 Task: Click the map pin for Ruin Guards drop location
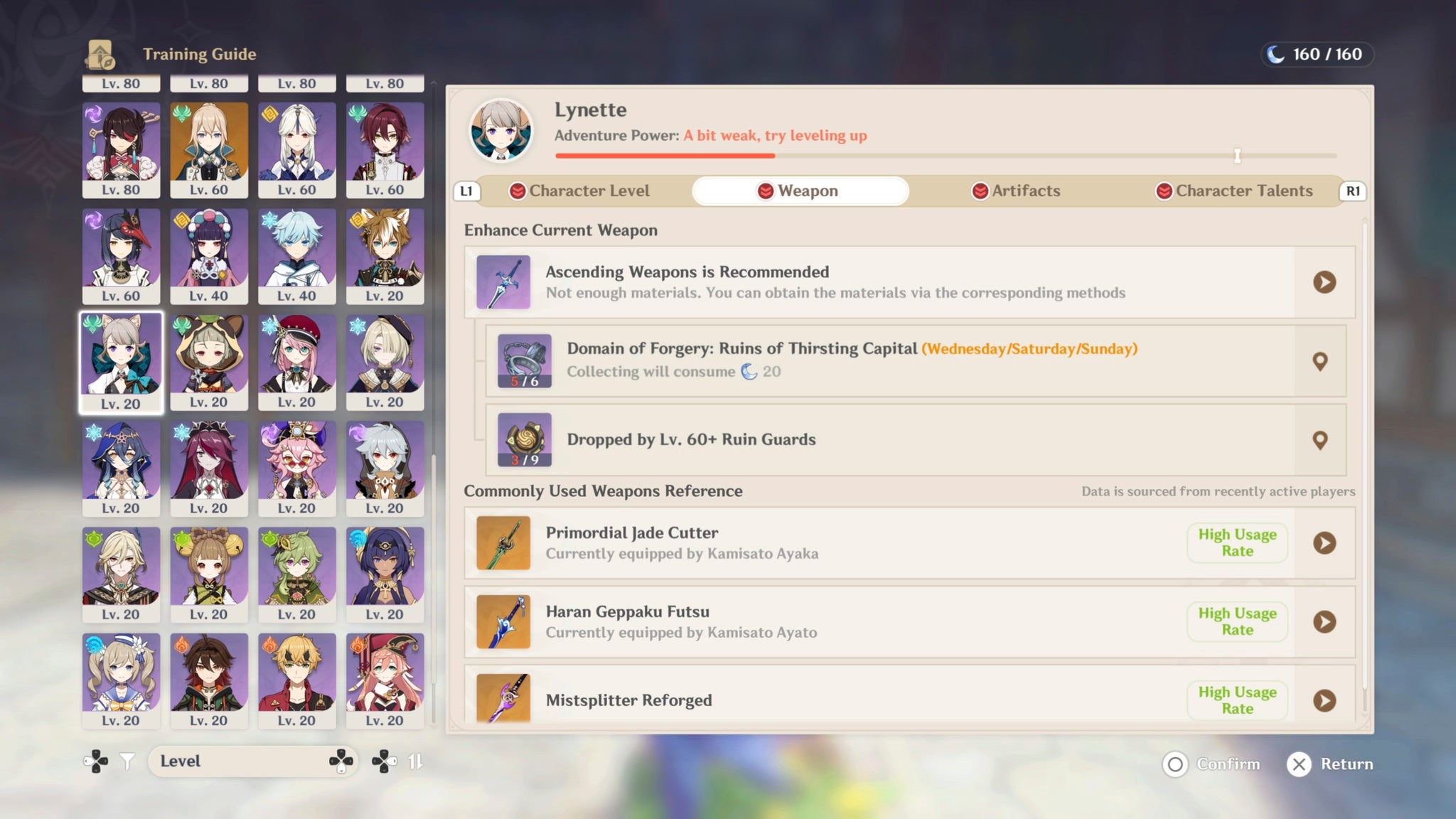point(1321,440)
